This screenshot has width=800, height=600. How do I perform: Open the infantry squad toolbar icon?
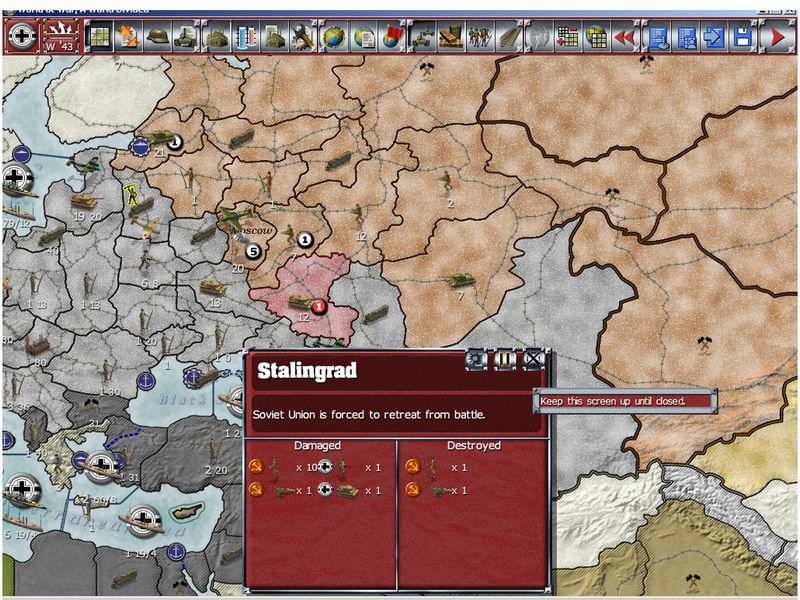[481, 37]
